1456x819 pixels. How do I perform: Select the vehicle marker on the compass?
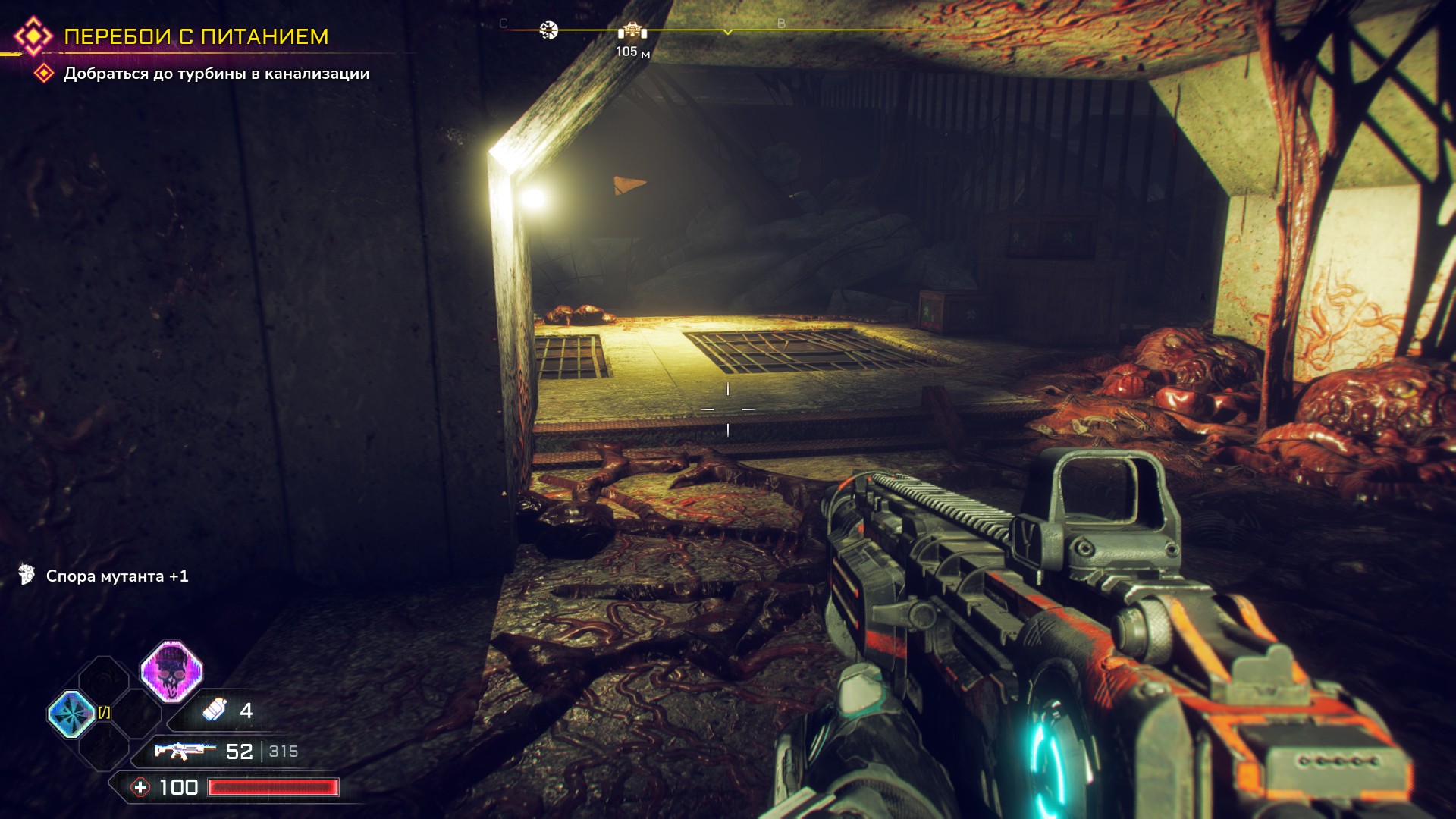click(632, 31)
